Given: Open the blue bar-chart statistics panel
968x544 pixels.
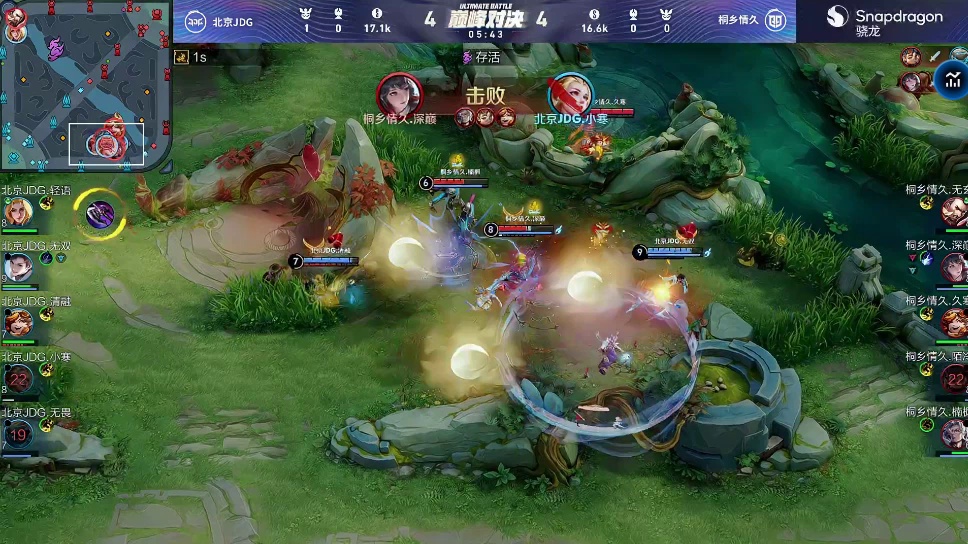Looking at the screenshot, I should coord(951,80).
